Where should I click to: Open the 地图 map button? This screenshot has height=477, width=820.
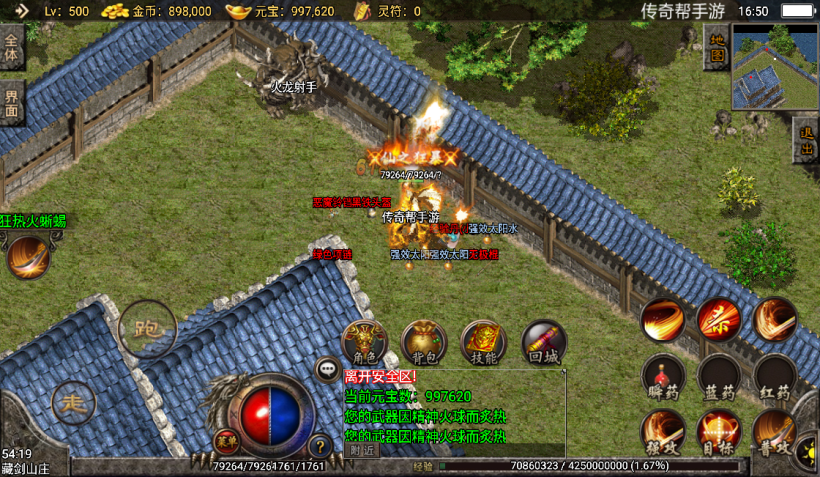point(716,48)
